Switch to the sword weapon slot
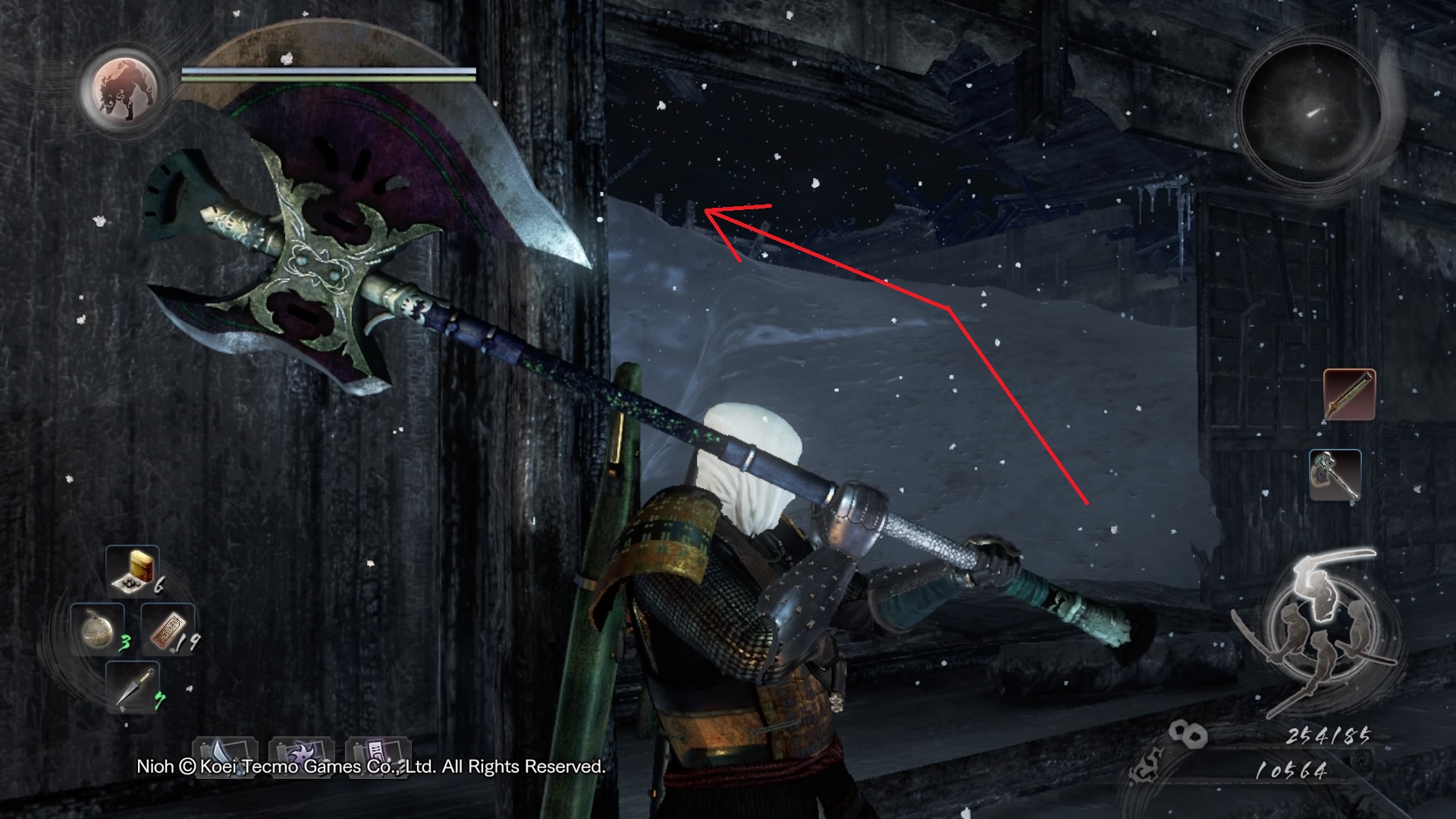 click(1349, 394)
